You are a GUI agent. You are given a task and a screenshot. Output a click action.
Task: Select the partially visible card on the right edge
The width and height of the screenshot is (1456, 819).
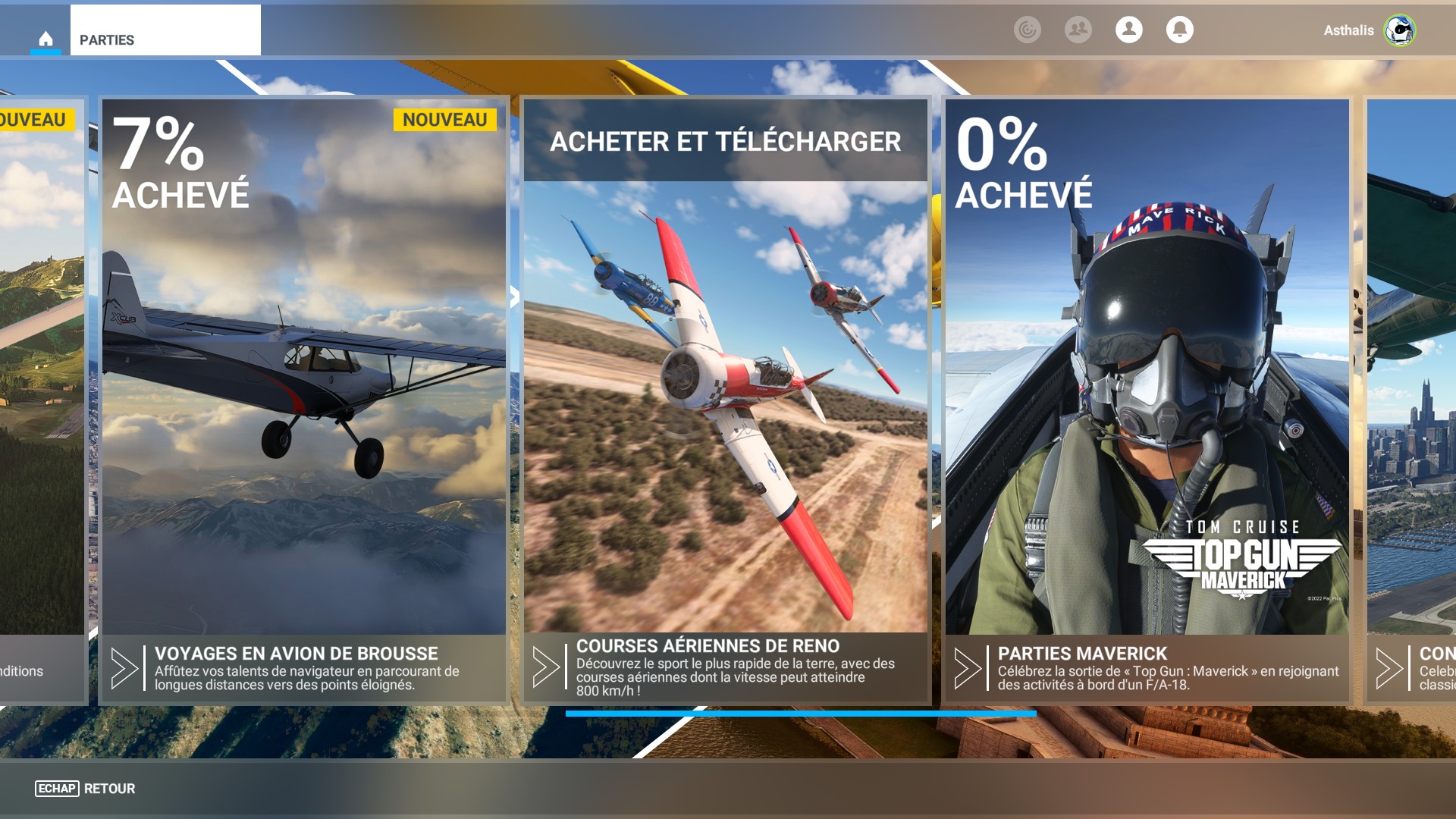1412,400
